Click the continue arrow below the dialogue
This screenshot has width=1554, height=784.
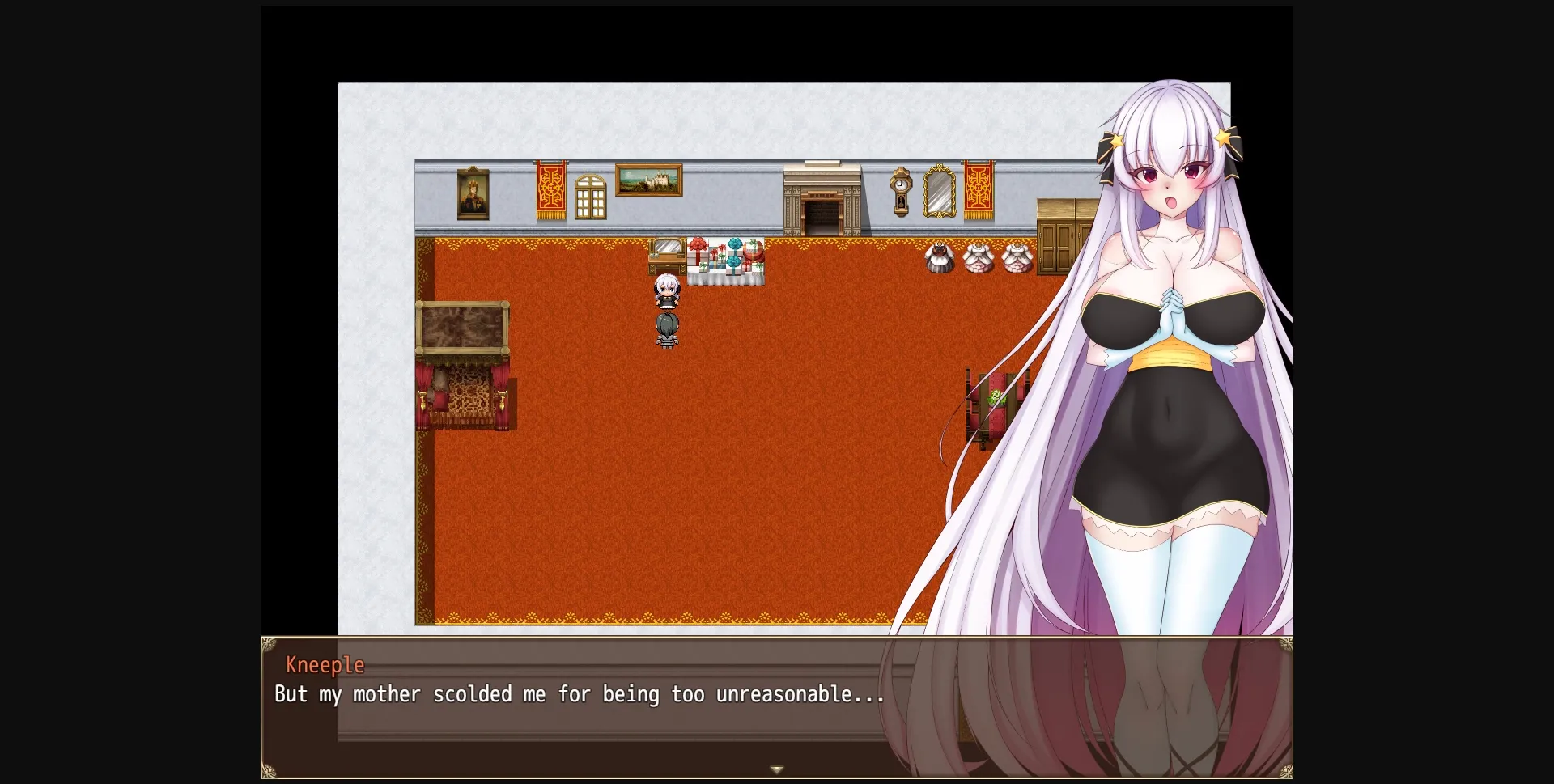point(777,769)
